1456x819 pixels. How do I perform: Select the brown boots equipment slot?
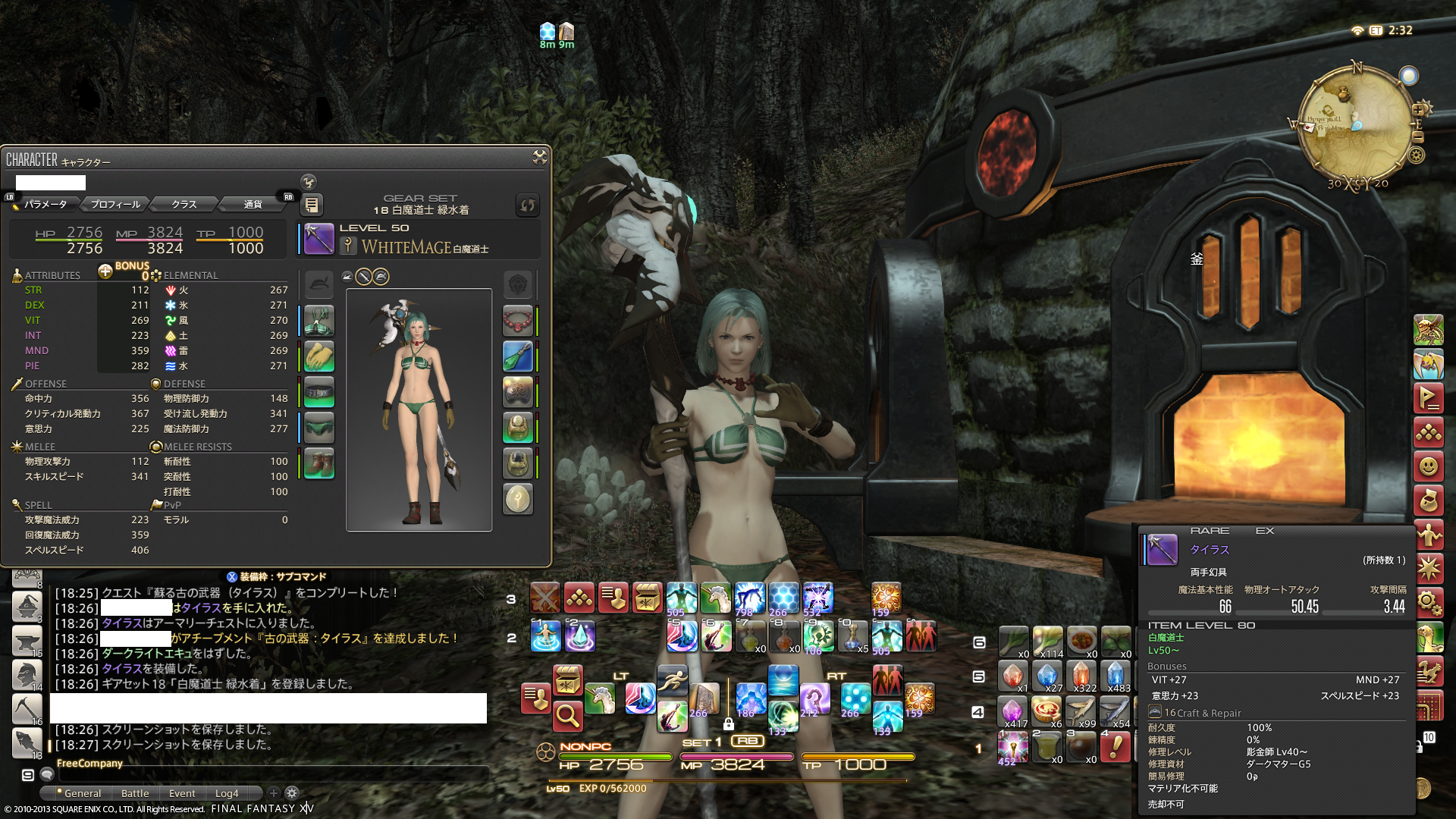pyautogui.click(x=319, y=463)
